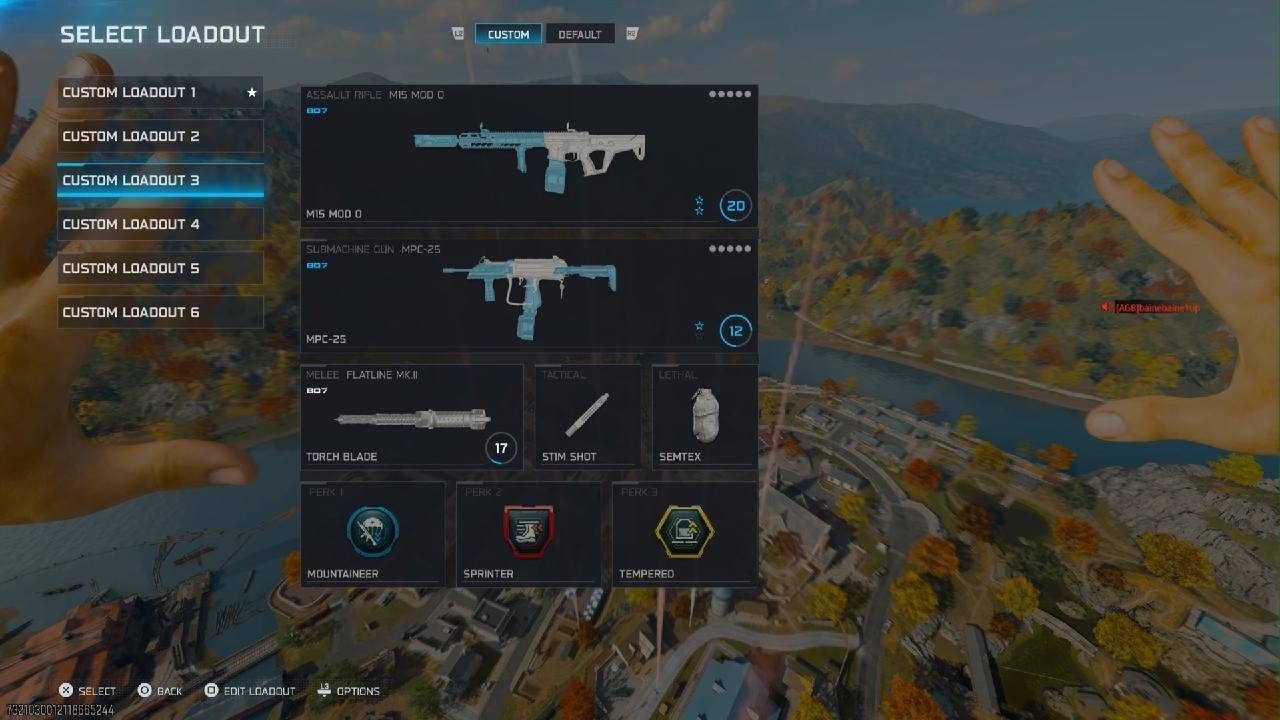The width and height of the screenshot is (1280, 720).
Task: Select the Semtex lethal slot
Action: (704, 416)
